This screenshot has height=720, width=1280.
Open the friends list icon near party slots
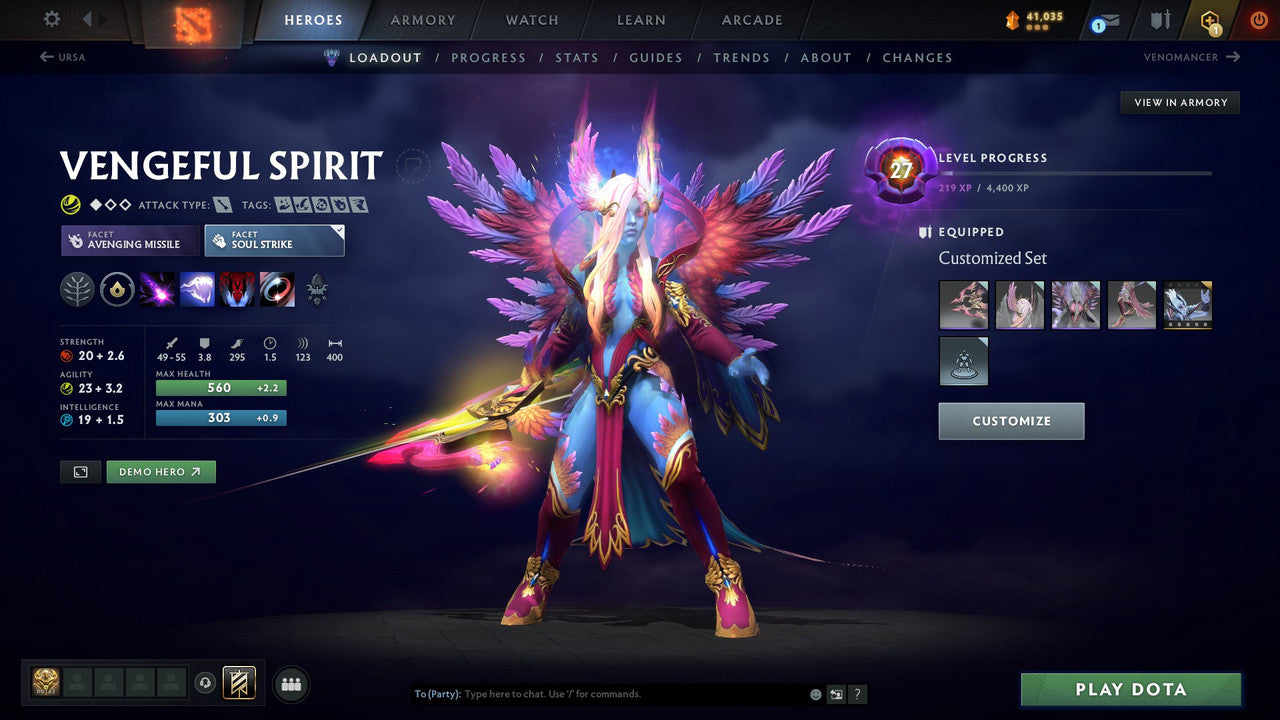click(290, 684)
